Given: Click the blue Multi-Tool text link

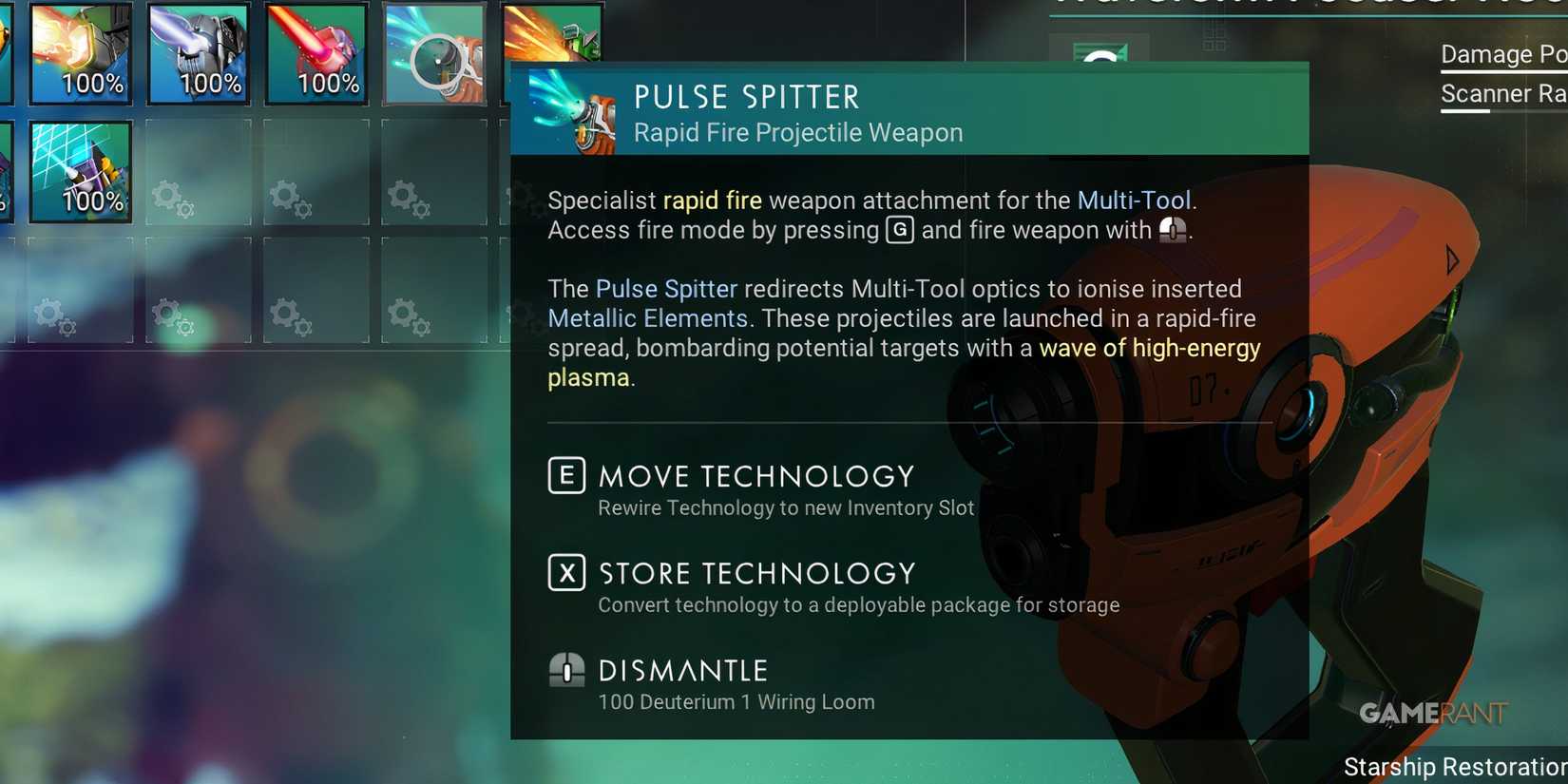Looking at the screenshot, I should click(1135, 201).
